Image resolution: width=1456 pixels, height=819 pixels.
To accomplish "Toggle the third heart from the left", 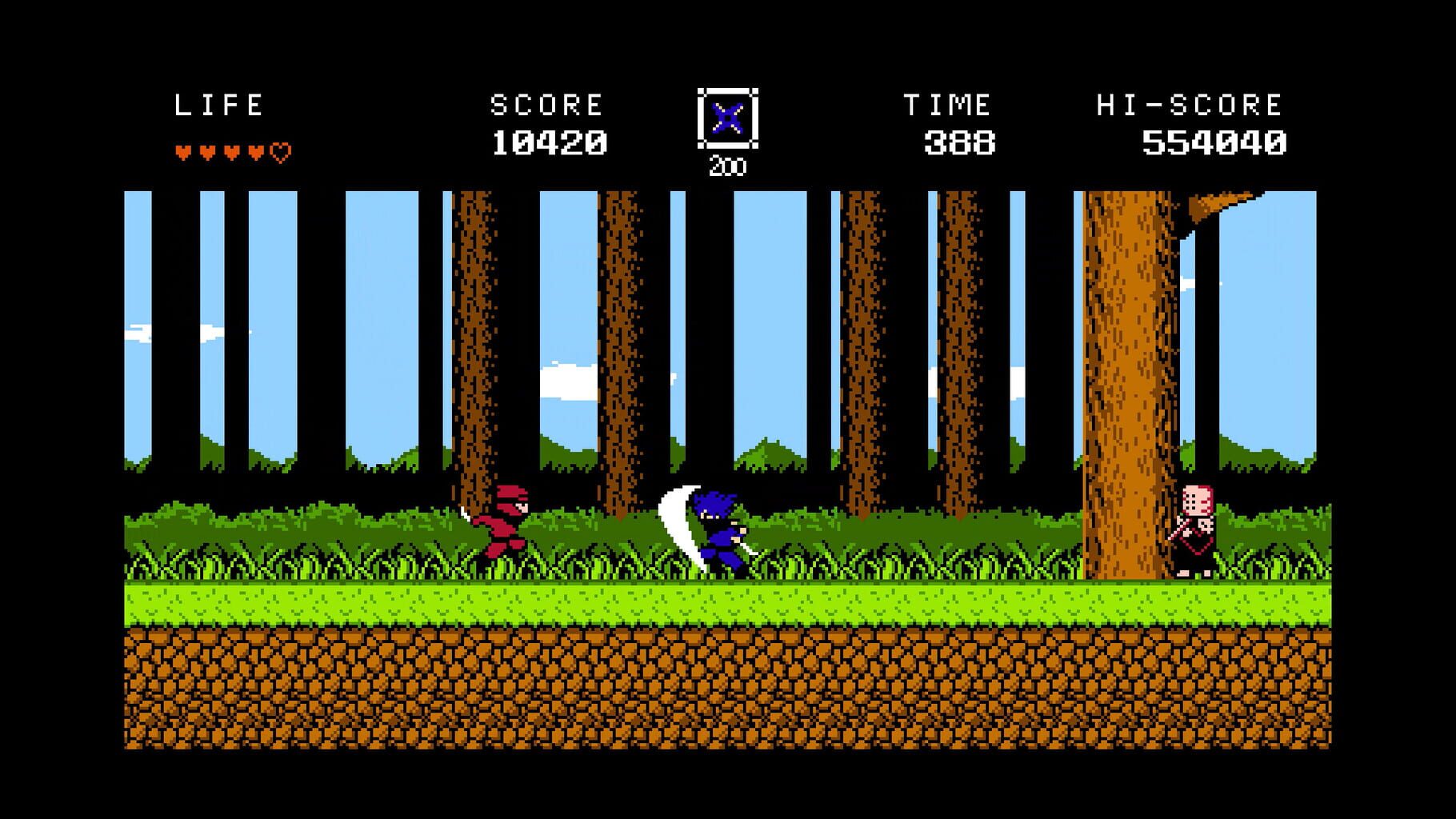I will (230, 149).
